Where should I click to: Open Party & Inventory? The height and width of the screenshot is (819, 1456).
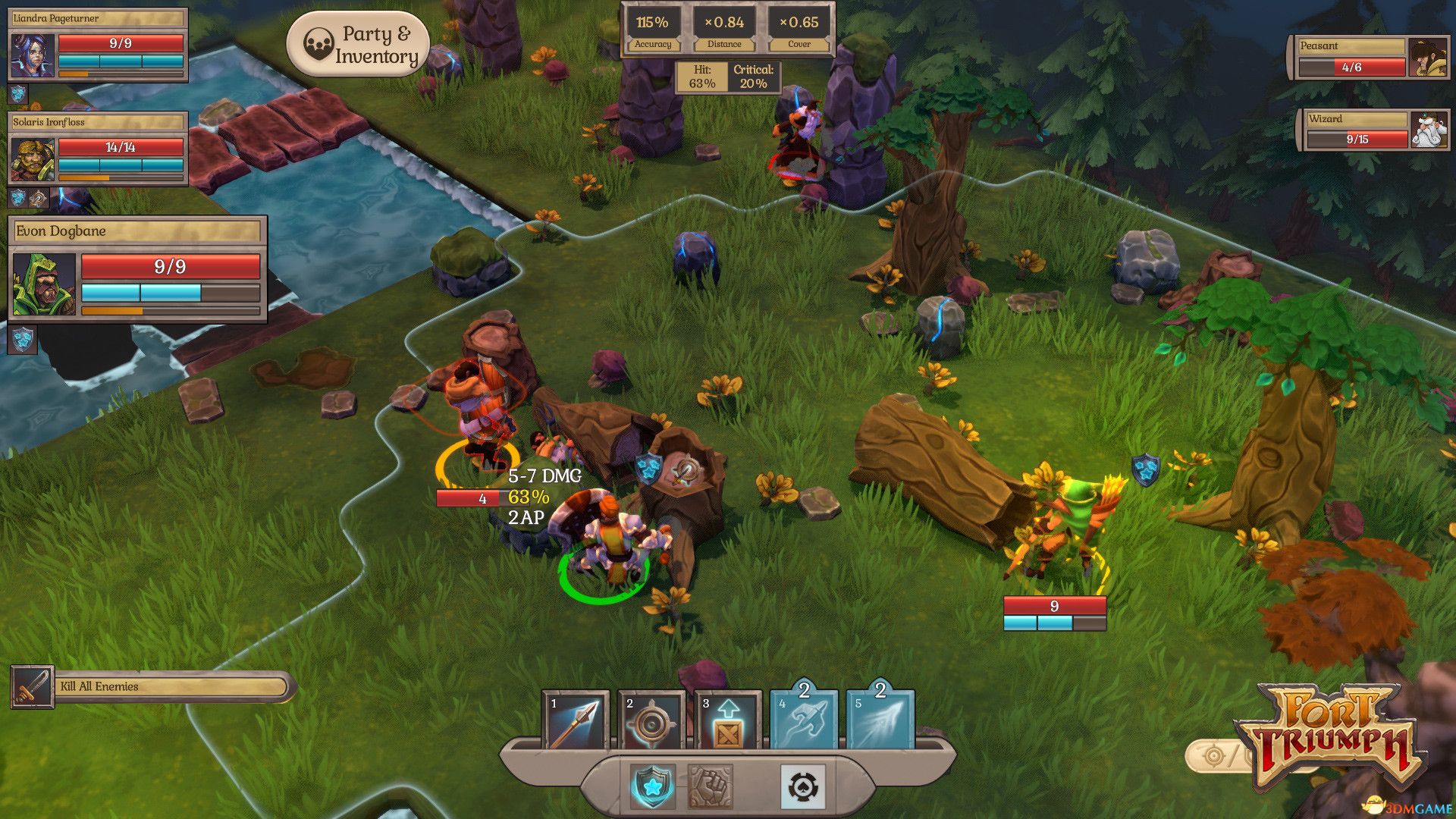click(x=358, y=45)
